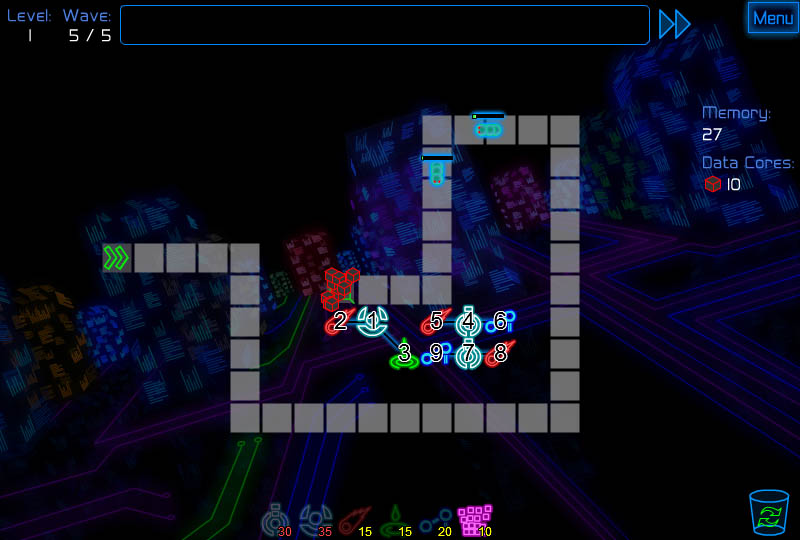Select the blue tower numbered 6
The image size is (800, 540).
click(500, 322)
